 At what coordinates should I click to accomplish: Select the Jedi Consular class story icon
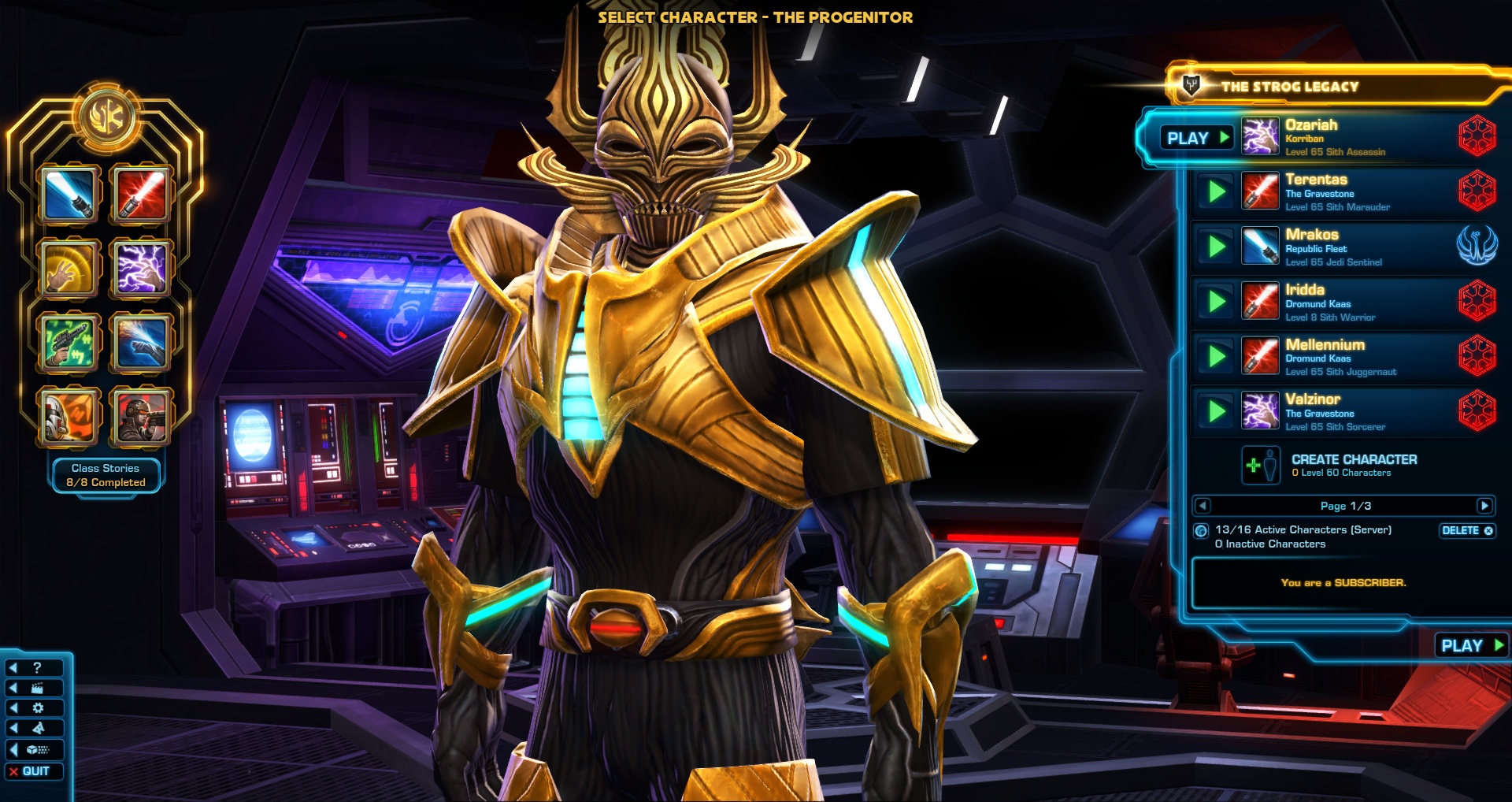[69, 268]
